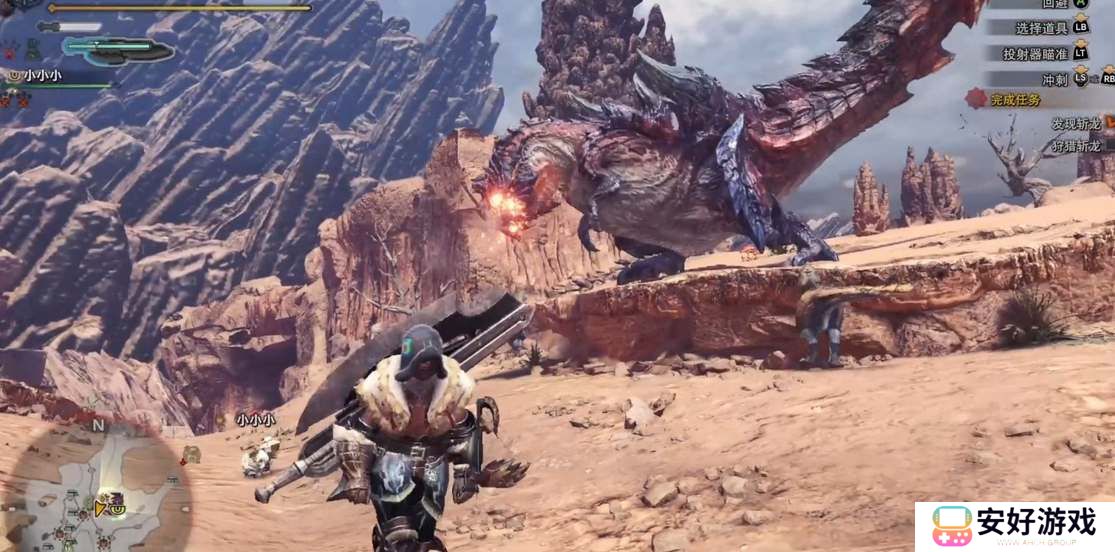Click the 安好游戏 watermark logo
This screenshot has width=1115, height=552.
(x=1013, y=526)
